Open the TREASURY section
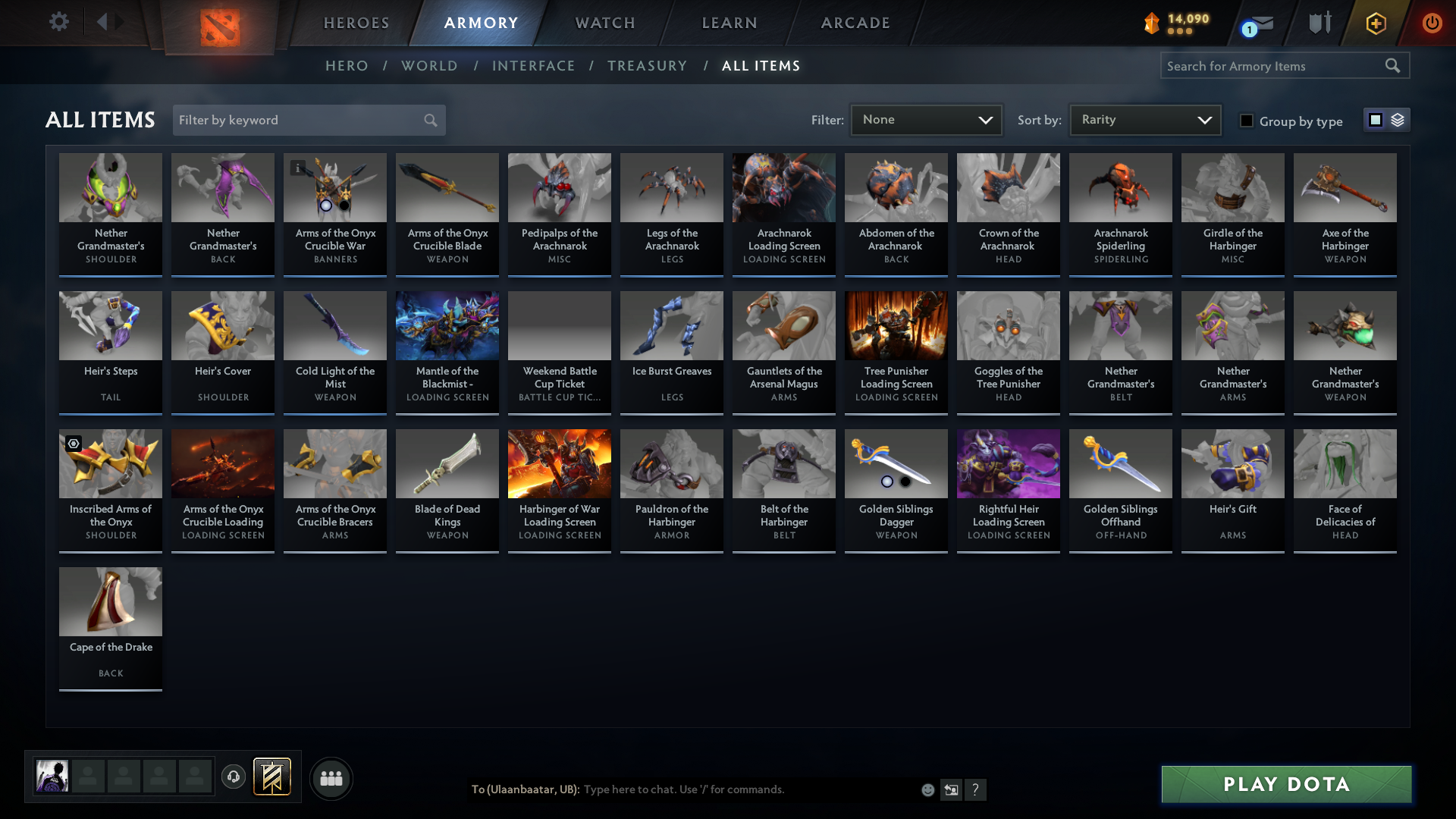 pyautogui.click(x=648, y=66)
